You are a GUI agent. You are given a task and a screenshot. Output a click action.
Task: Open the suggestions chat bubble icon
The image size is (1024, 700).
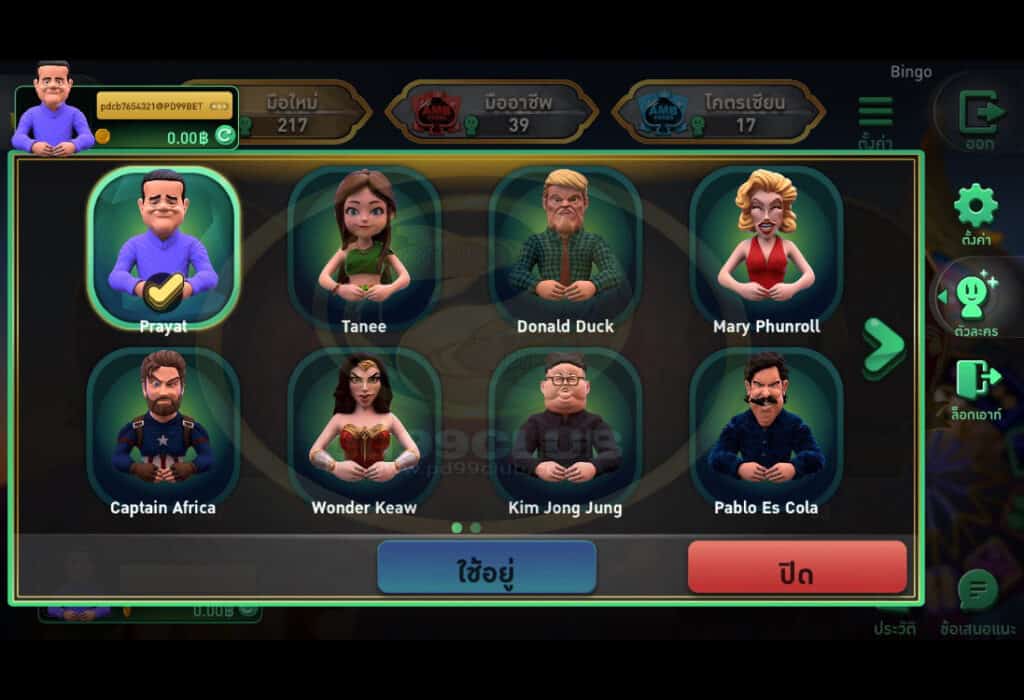(x=977, y=592)
